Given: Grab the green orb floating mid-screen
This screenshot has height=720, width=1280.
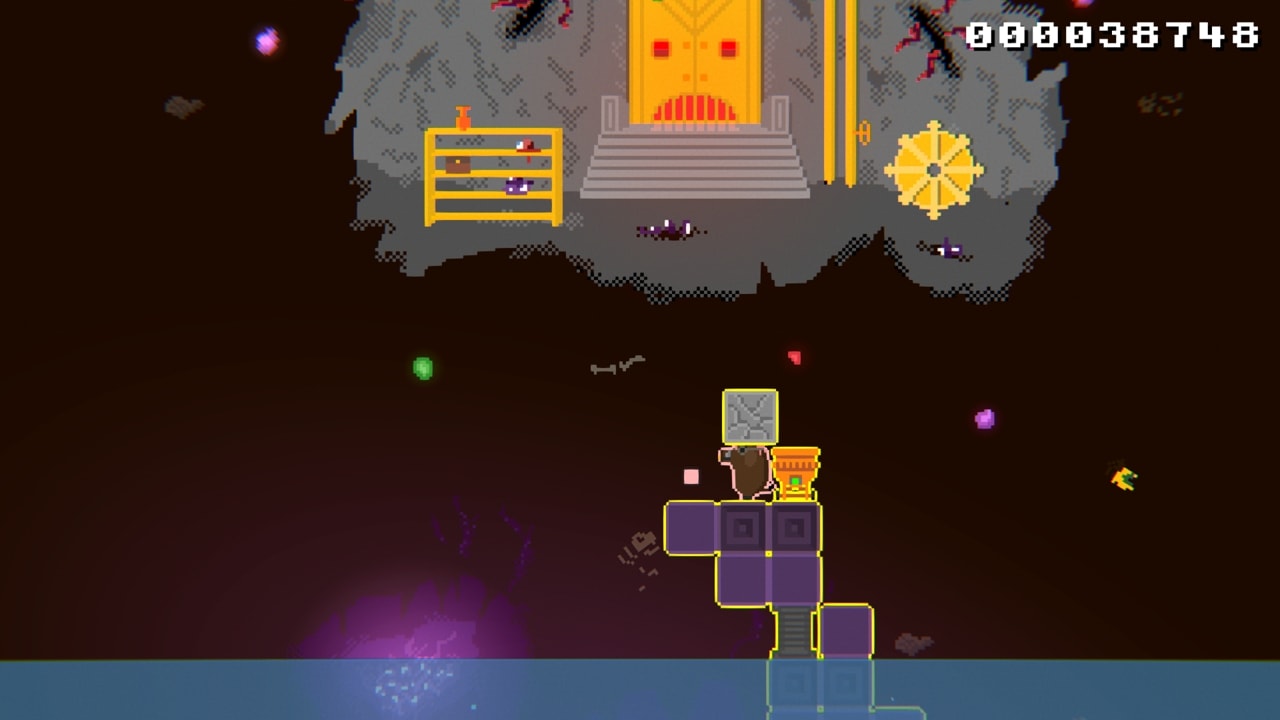Looking at the screenshot, I should click(424, 368).
